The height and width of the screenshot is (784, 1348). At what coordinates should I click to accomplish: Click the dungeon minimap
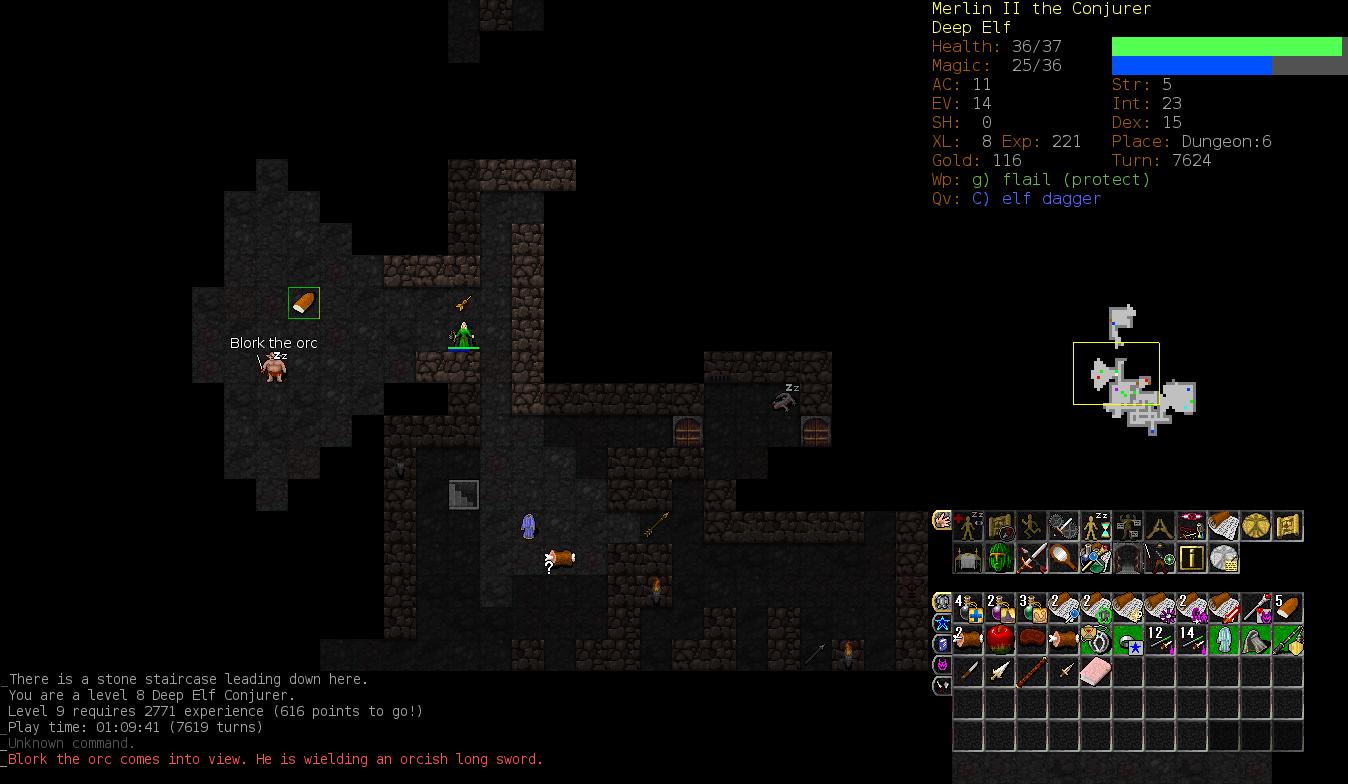coord(1134,372)
